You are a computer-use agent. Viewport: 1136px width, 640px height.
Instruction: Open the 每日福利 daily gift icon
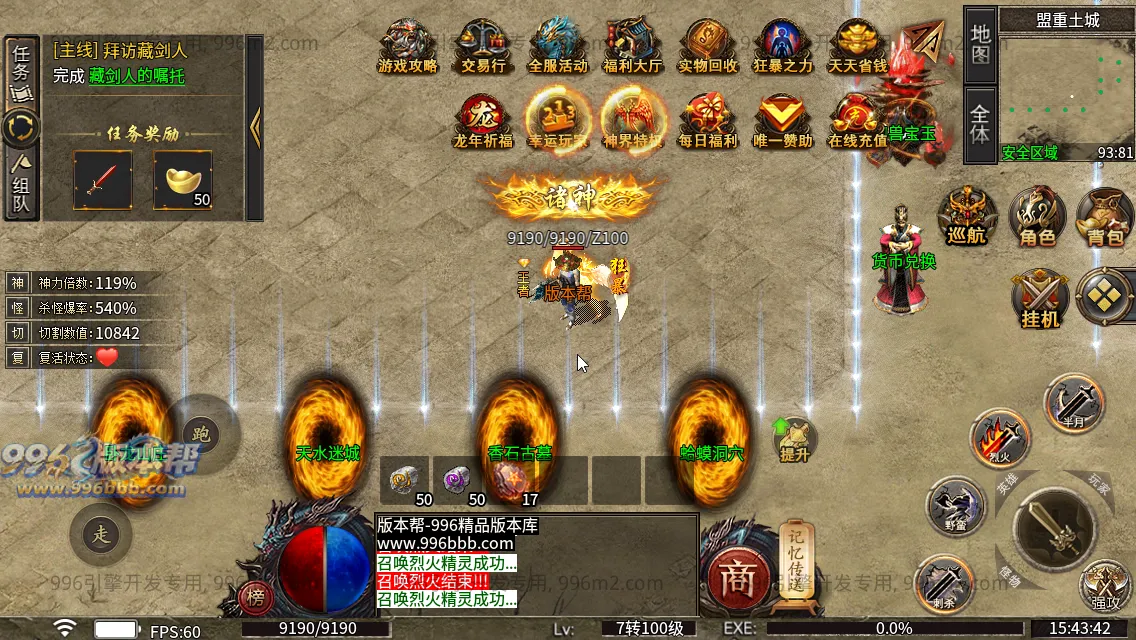tap(707, 121)
